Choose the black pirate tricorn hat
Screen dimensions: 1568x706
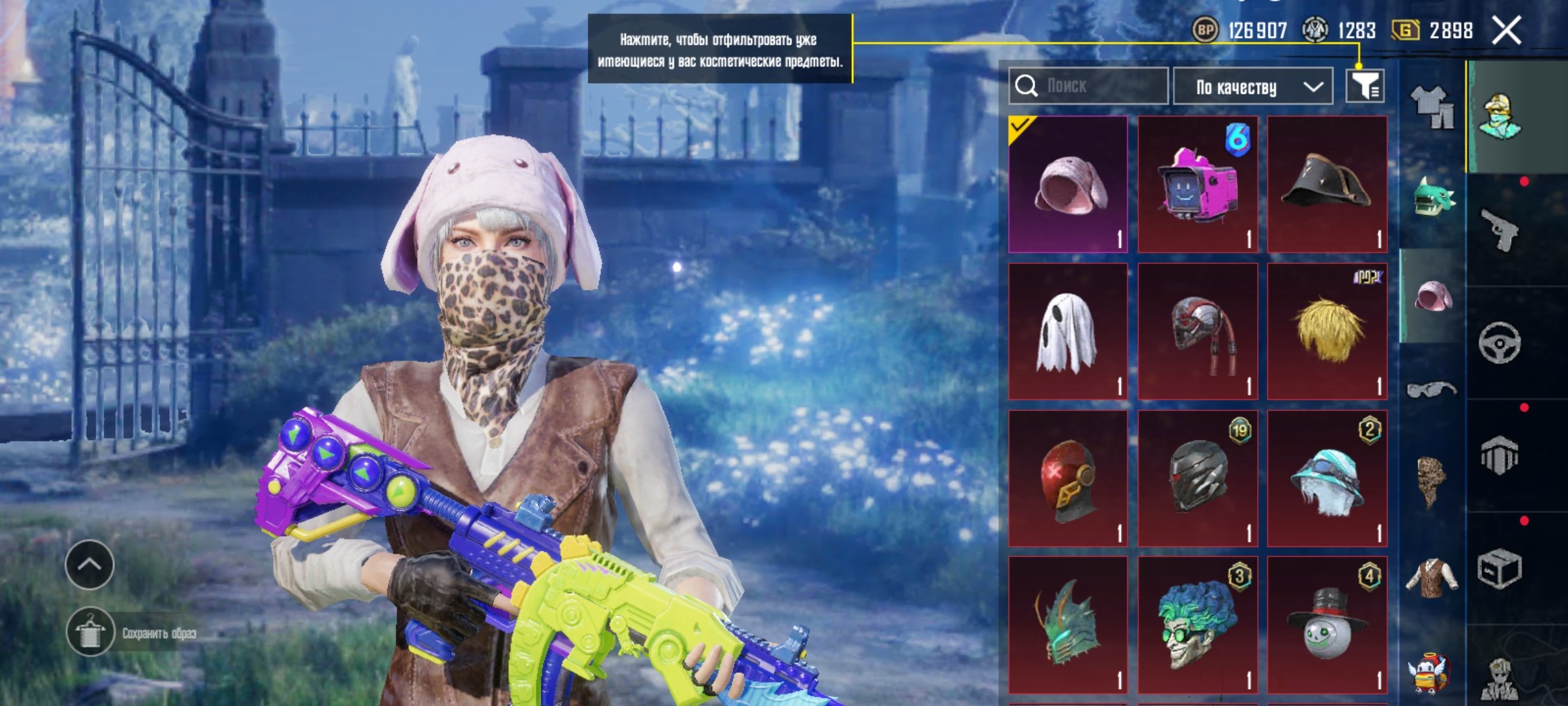1327,185
